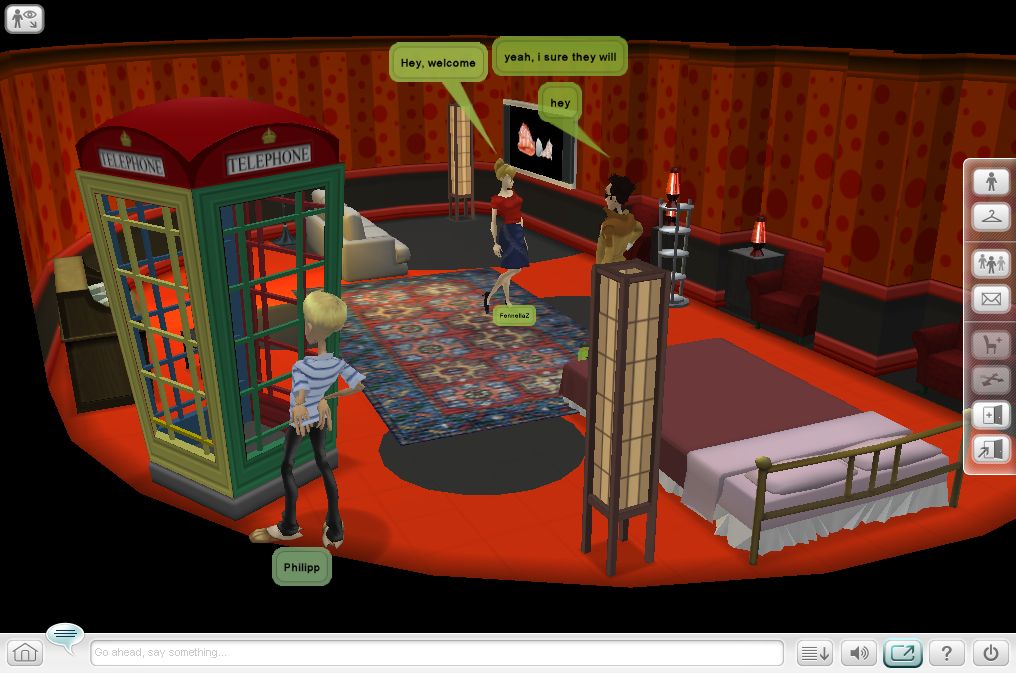
Task: Open help with the question mark button
Action: [946, 653]
